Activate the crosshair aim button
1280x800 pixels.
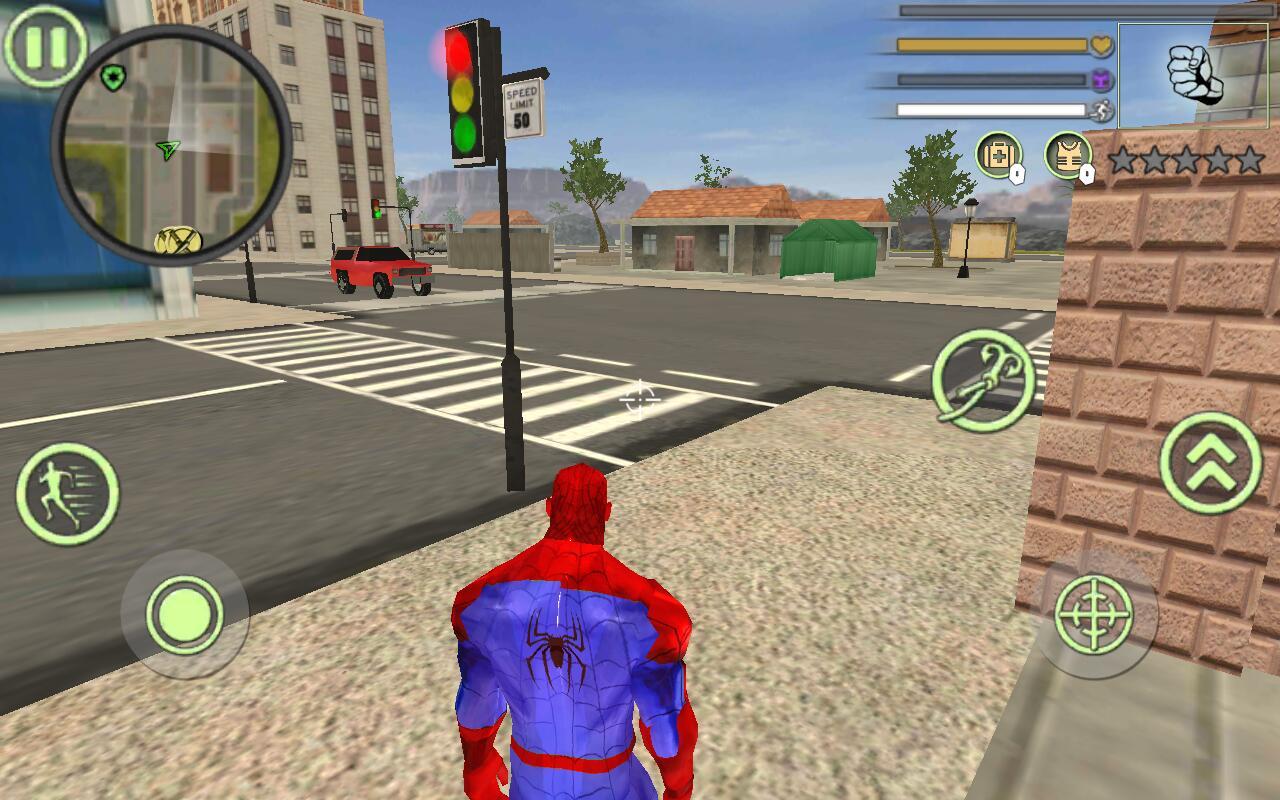tap(1095, 614)
